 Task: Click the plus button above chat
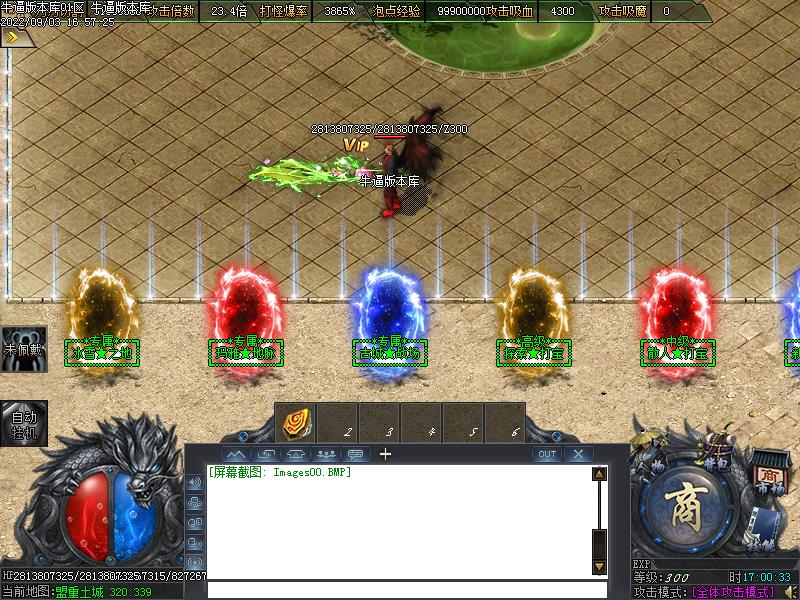coord(385,454)
